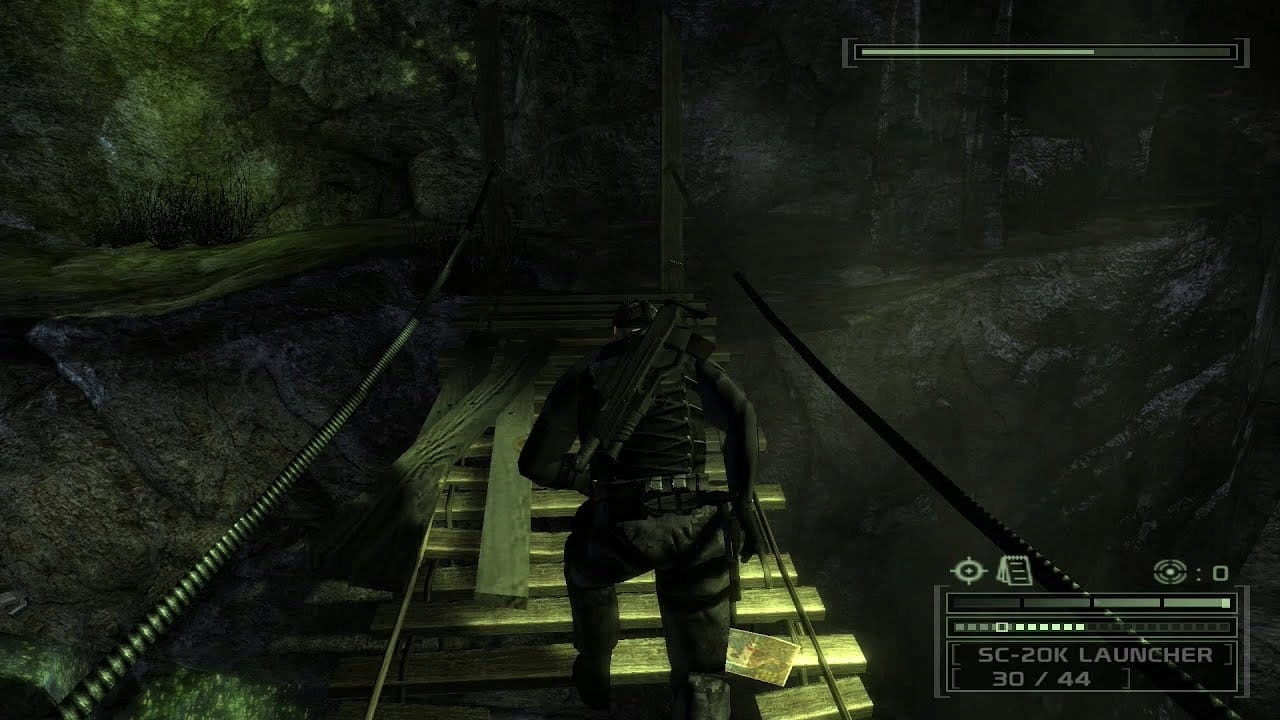Image resolution: width=1280 pixels, height=720 pixels.
Task: Choose the SC-20K Launcher weapon panel
Action: pos(1092,666)
